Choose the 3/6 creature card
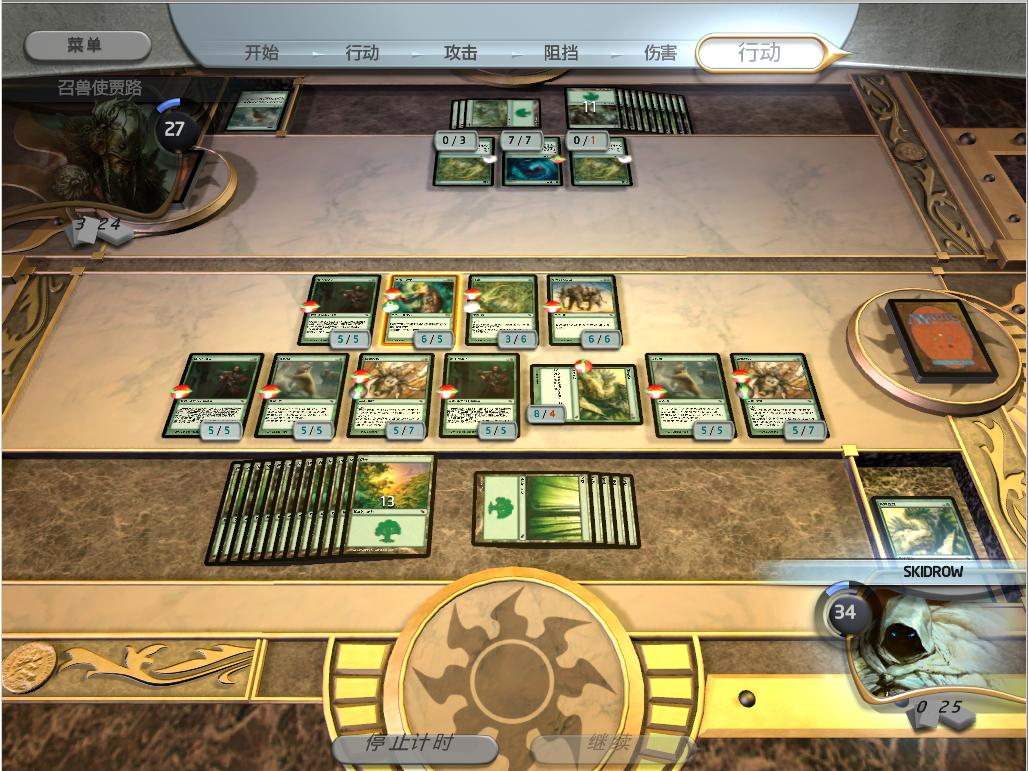1028x771 pixels. (501, 309)
